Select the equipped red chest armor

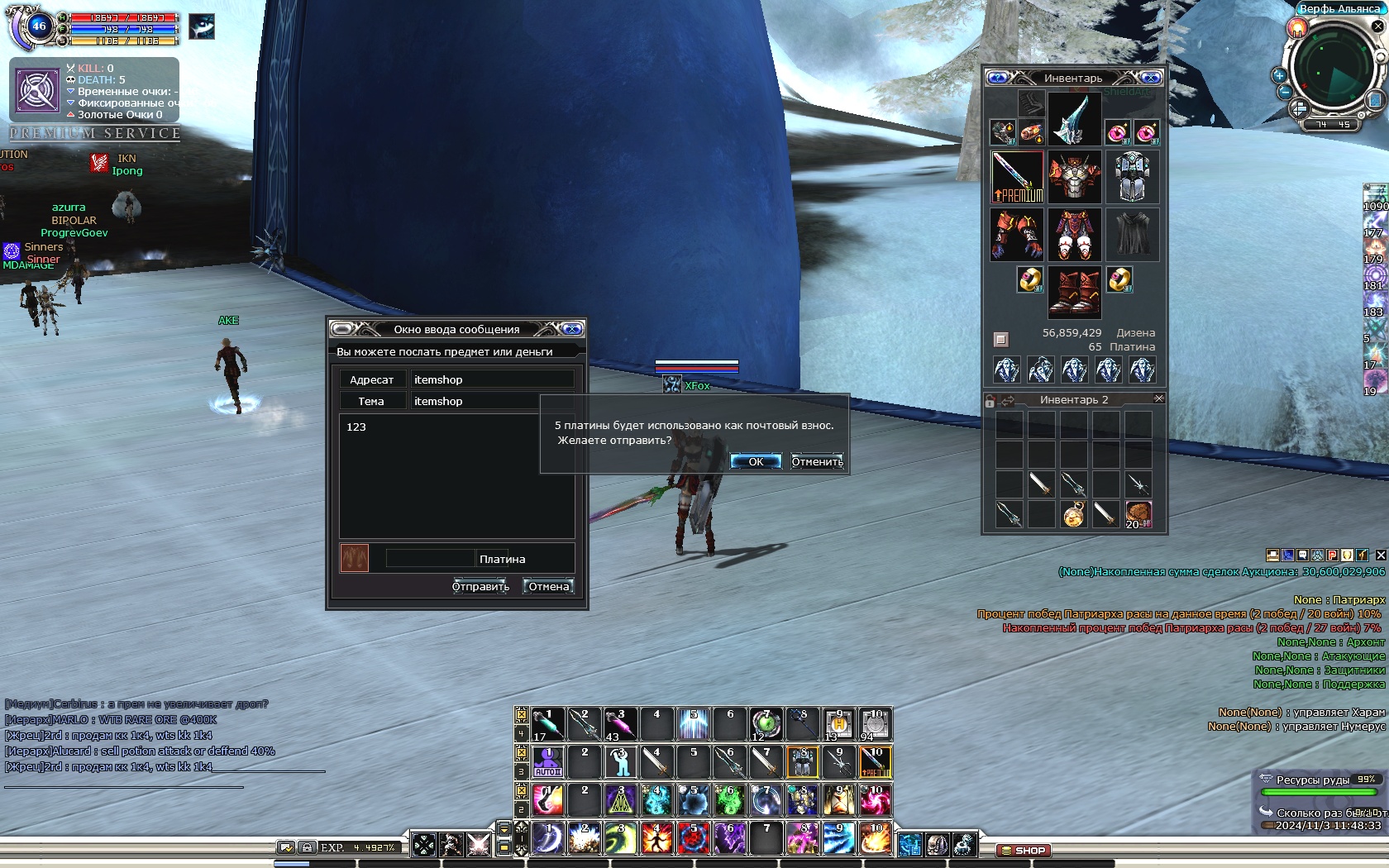pyautogui.click(x=1074, y=177)
